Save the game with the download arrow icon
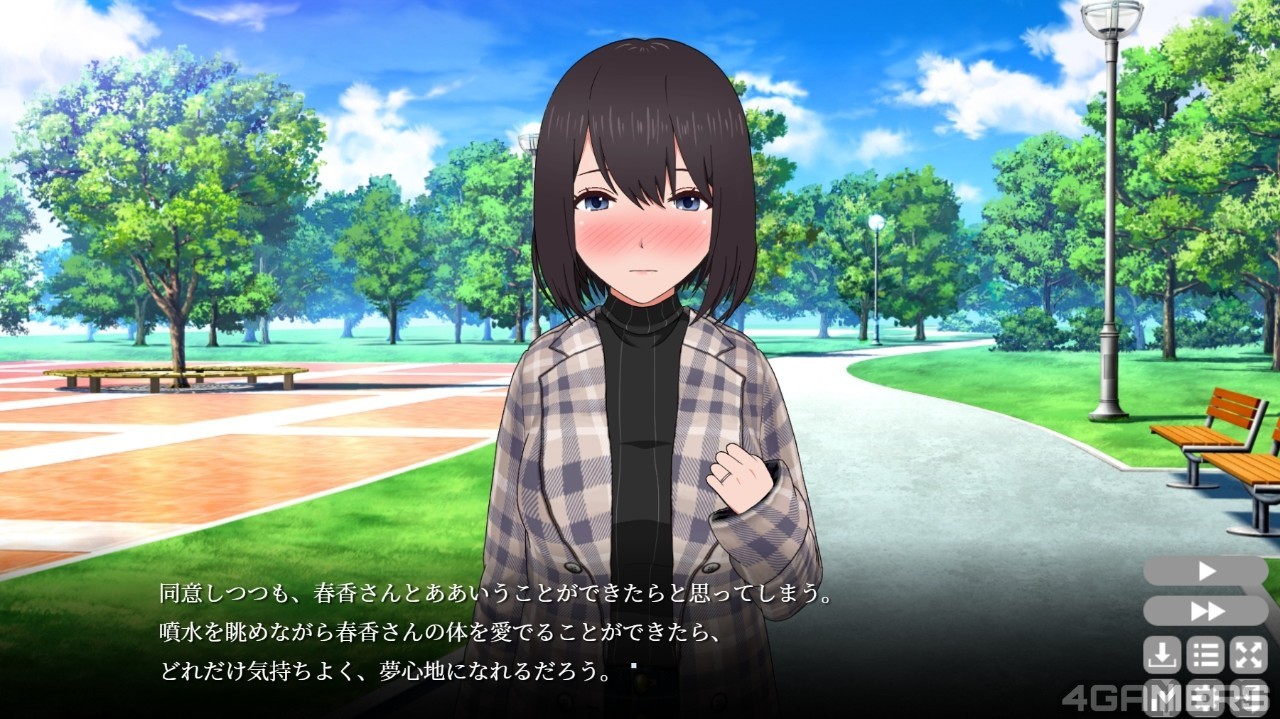This screenshot has width=1280, height=719. coord(1162,655)
